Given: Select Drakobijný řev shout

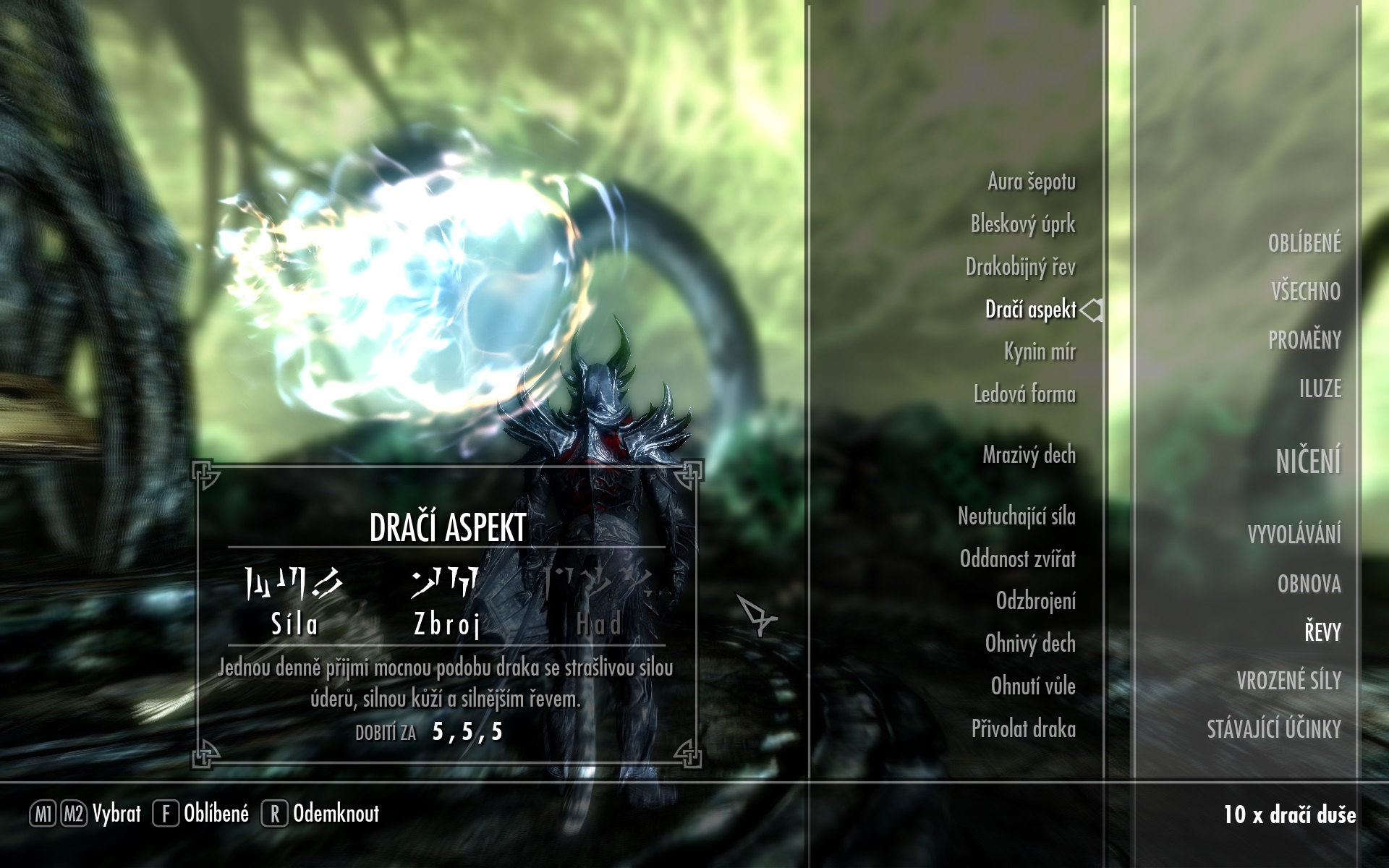Looking at the screenshot, I should point(1020,267).
